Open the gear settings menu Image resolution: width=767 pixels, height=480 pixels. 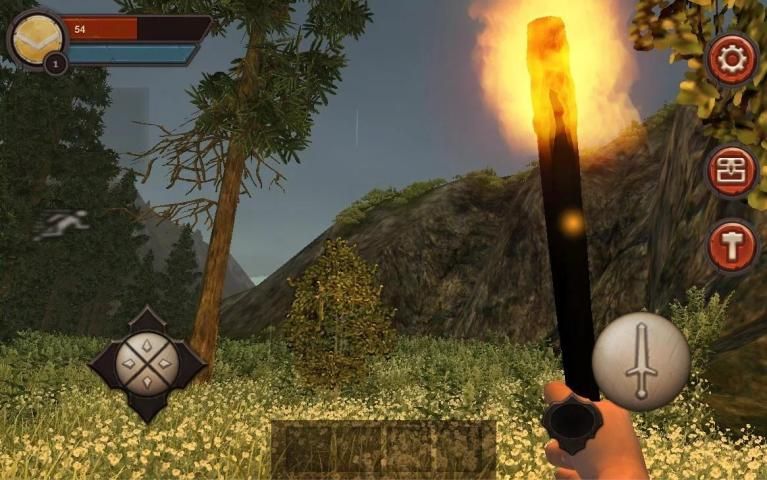point(732,60)
